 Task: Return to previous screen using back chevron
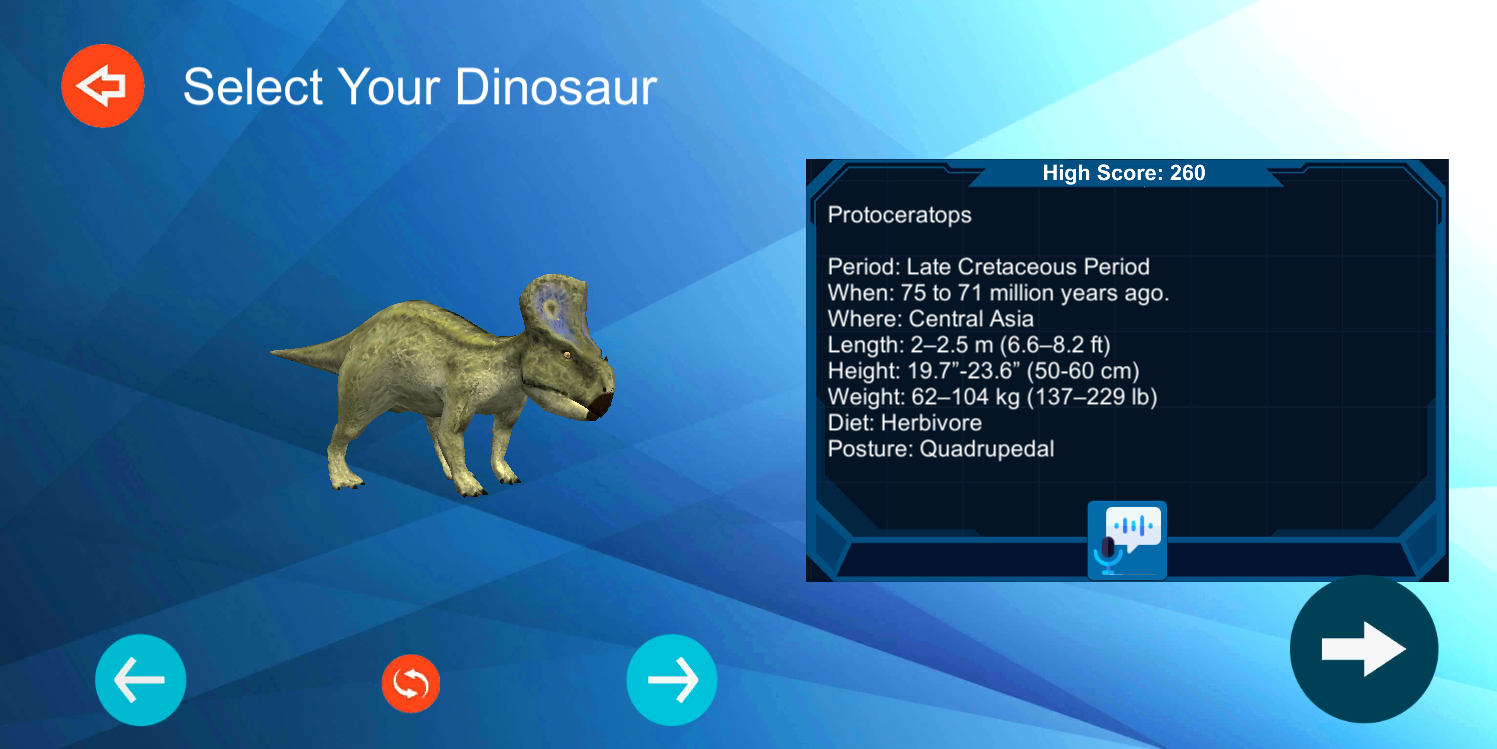pyautogui.click(x=102, y=85)
